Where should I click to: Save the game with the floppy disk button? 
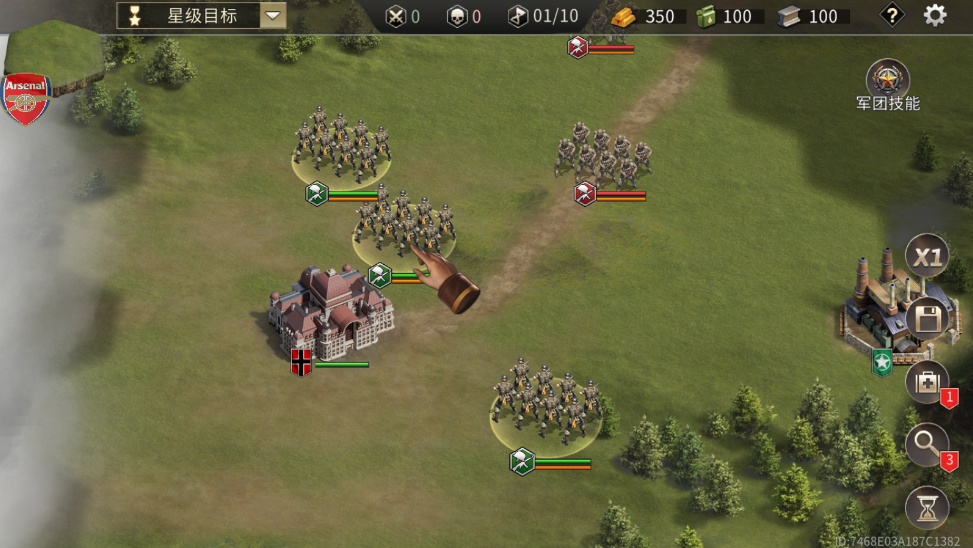pyautogui.click(x=927, y=320)
